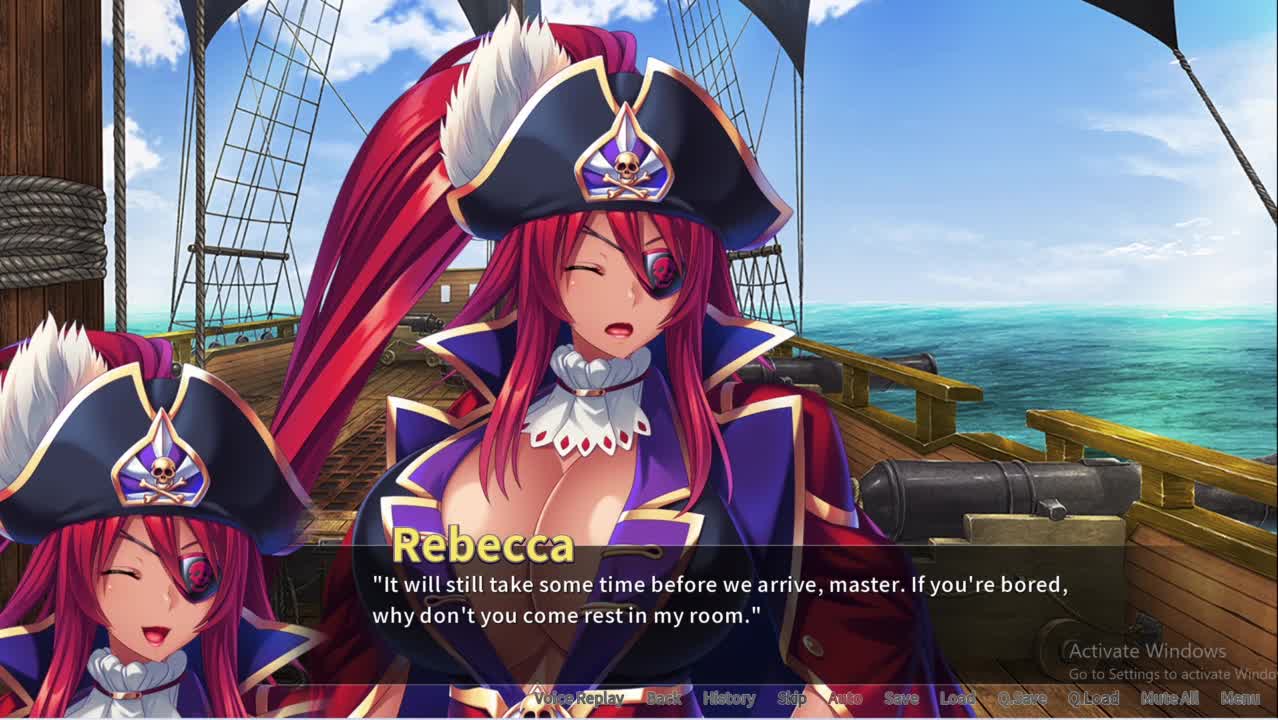Viewport: 1278px width, 720px height.
Task: Toggle Mute All audio
Action: (x=1169, y=698)
